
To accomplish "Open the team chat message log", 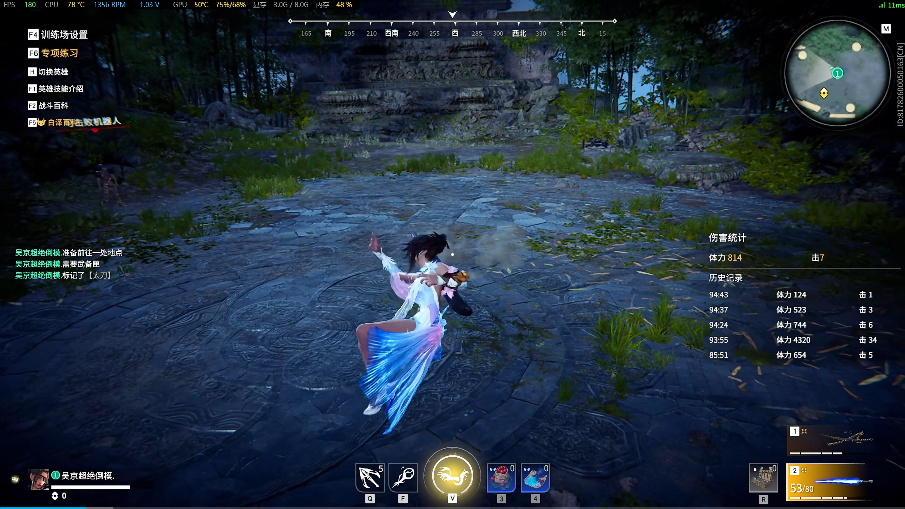I will click(x=66, y=263).
